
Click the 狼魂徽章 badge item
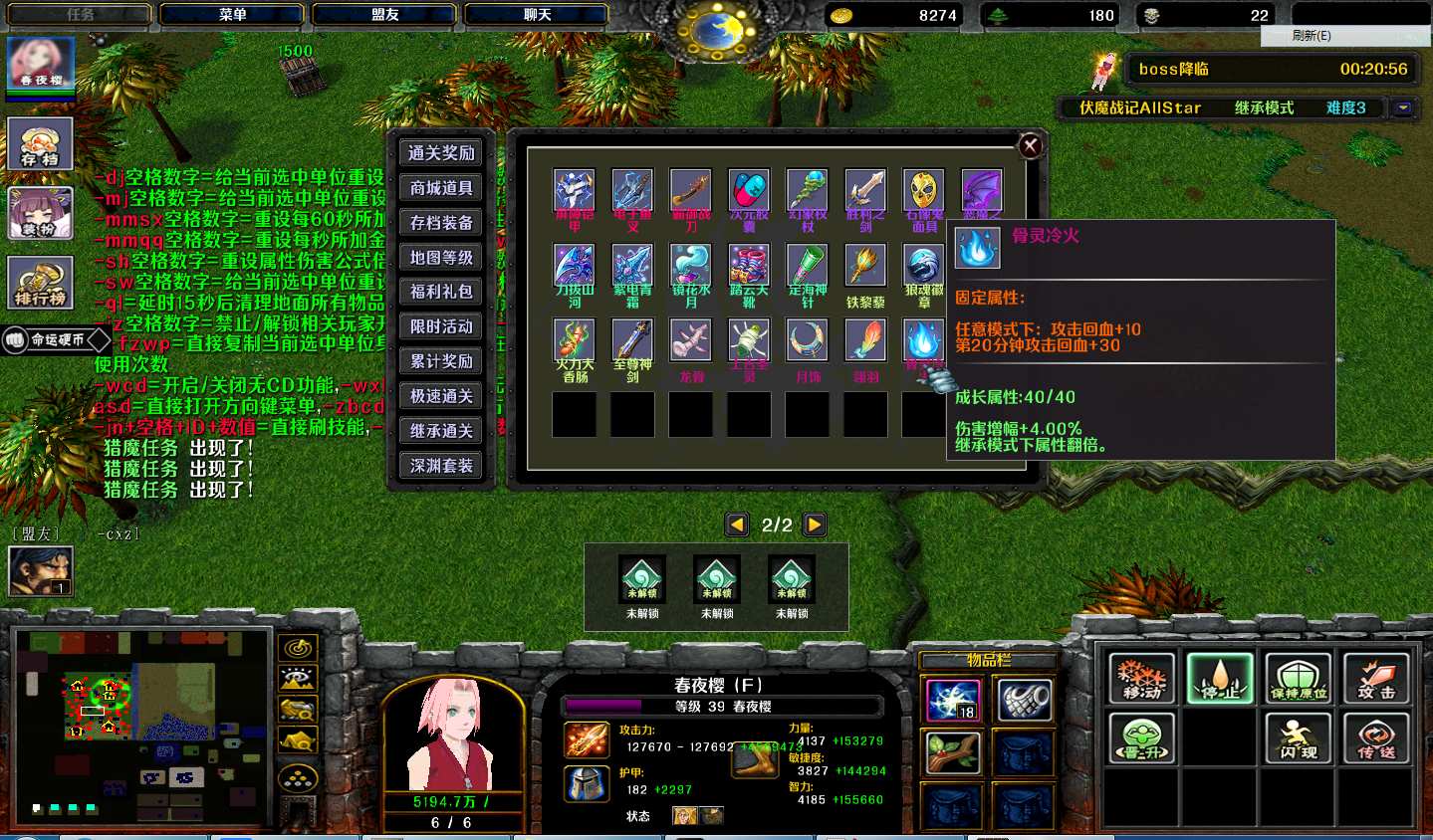pyautogui.click(x=923, y=267)
